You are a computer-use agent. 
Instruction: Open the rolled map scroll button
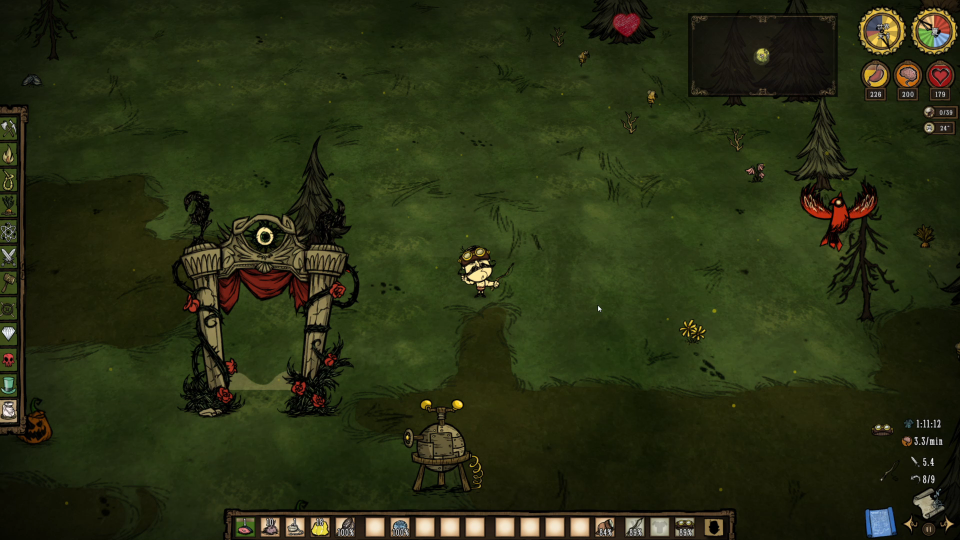[x=879, y=522]
